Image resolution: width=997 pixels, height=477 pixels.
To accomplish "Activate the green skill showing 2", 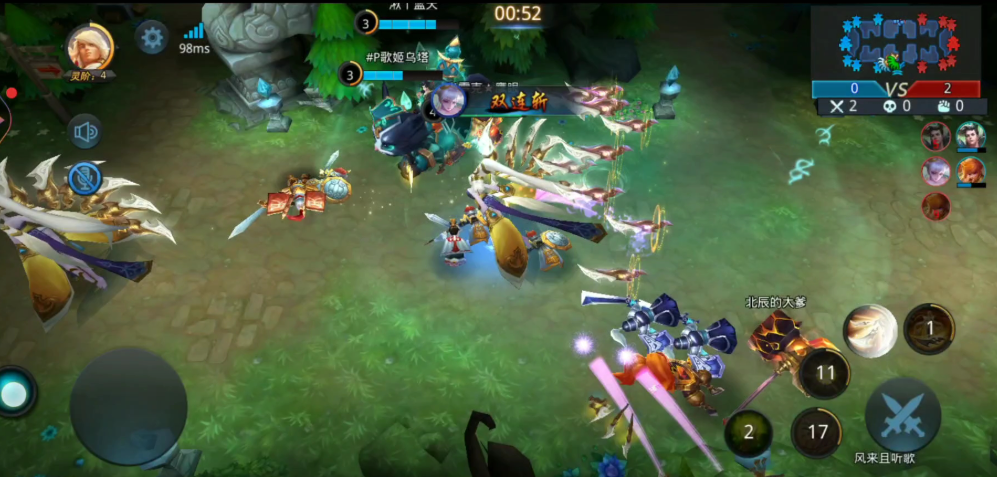I will click(748, 433).
